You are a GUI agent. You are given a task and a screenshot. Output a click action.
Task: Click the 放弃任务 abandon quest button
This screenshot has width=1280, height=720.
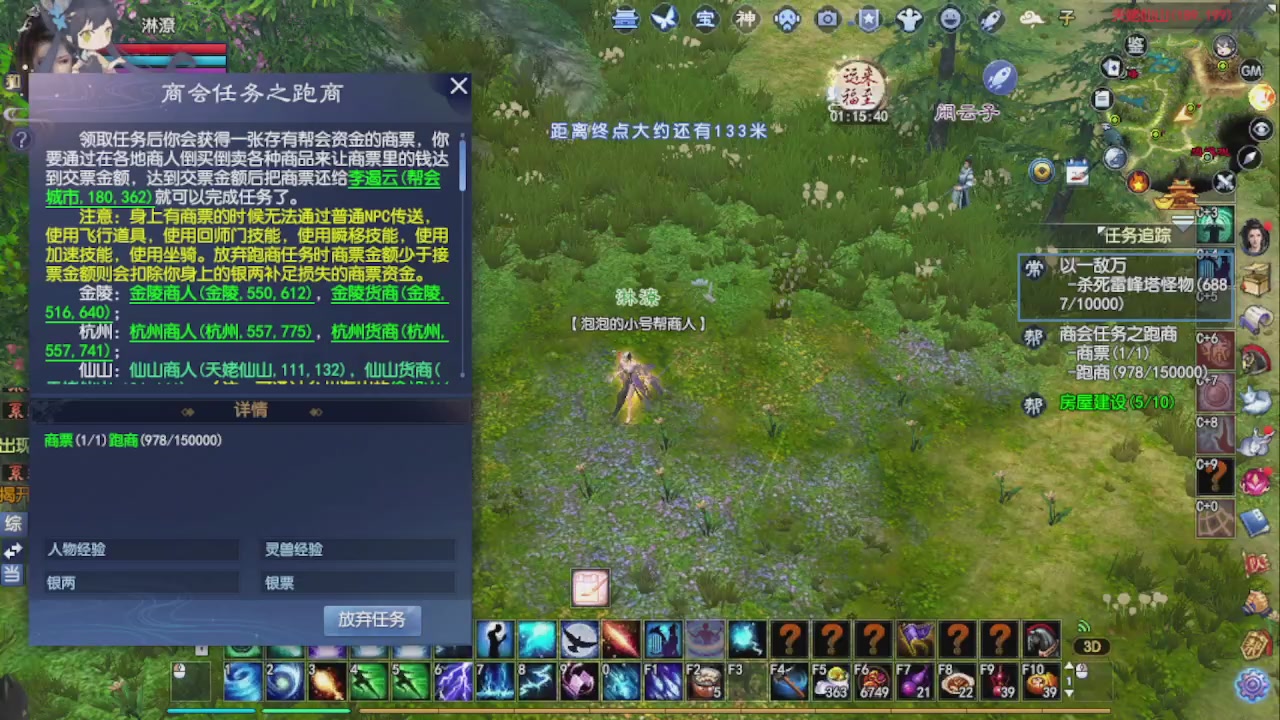(x=373, y=620)
